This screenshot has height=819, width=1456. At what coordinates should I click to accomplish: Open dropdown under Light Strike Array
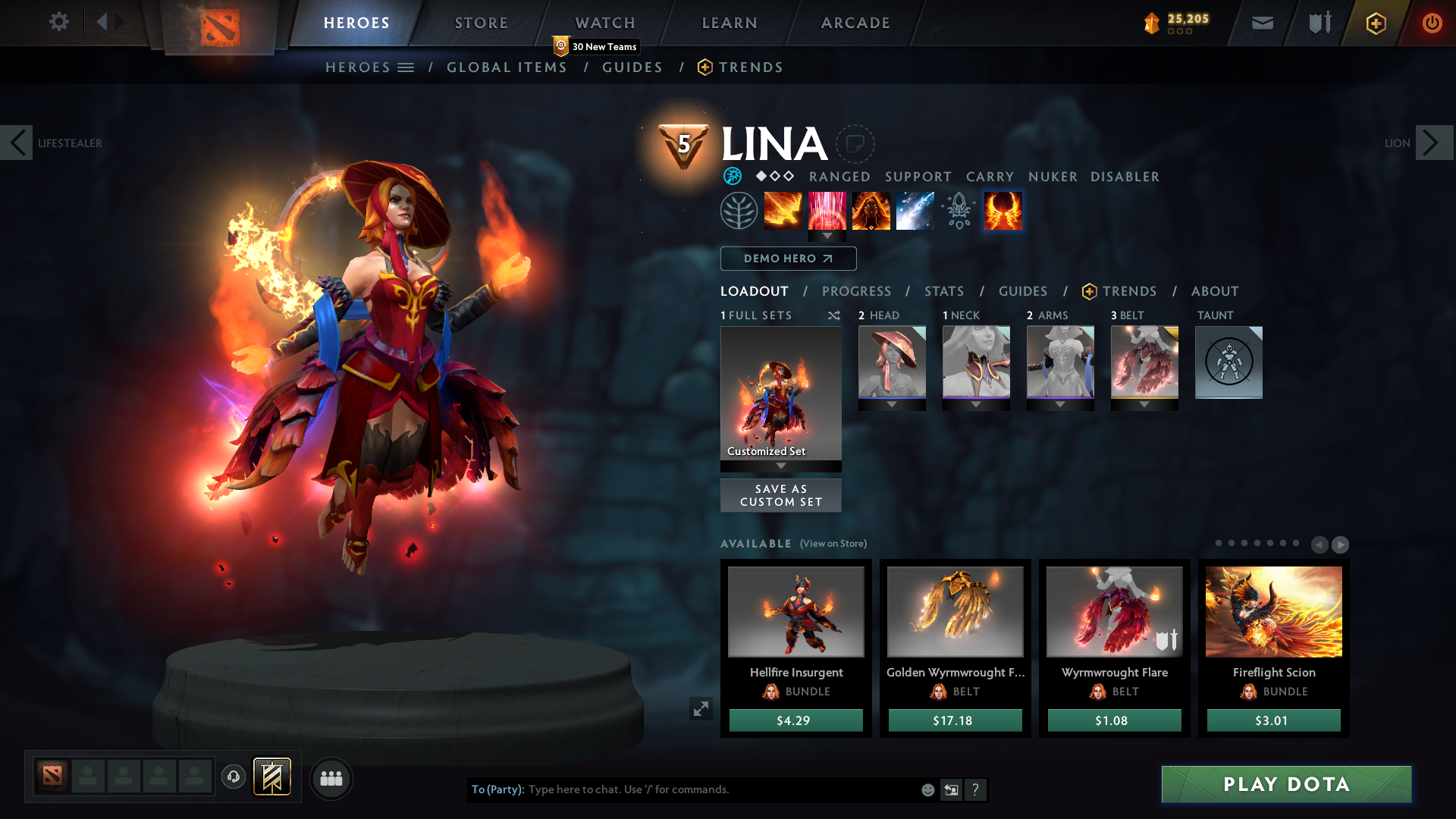(827, 236)
